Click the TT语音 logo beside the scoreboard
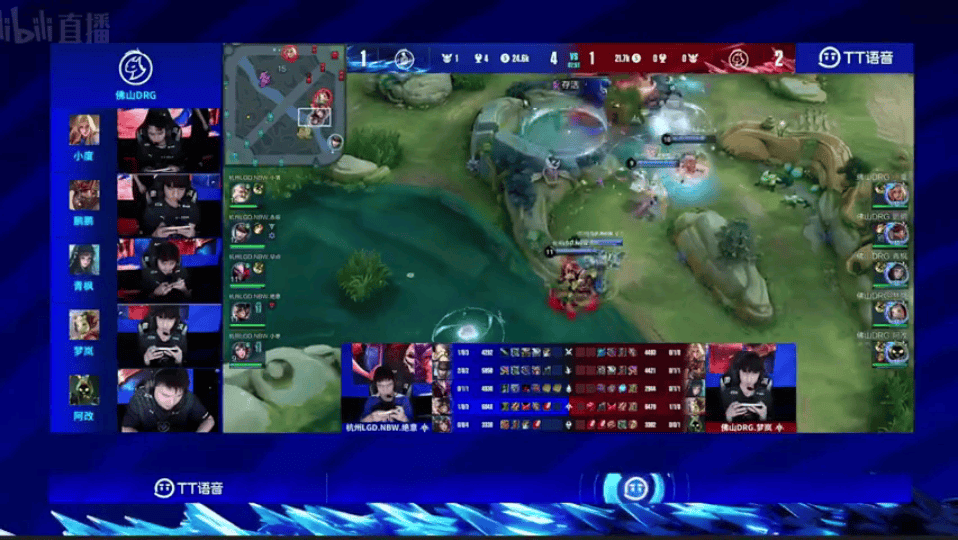The image size is (958, 540). pyautogui.click(x=853, y=58)
